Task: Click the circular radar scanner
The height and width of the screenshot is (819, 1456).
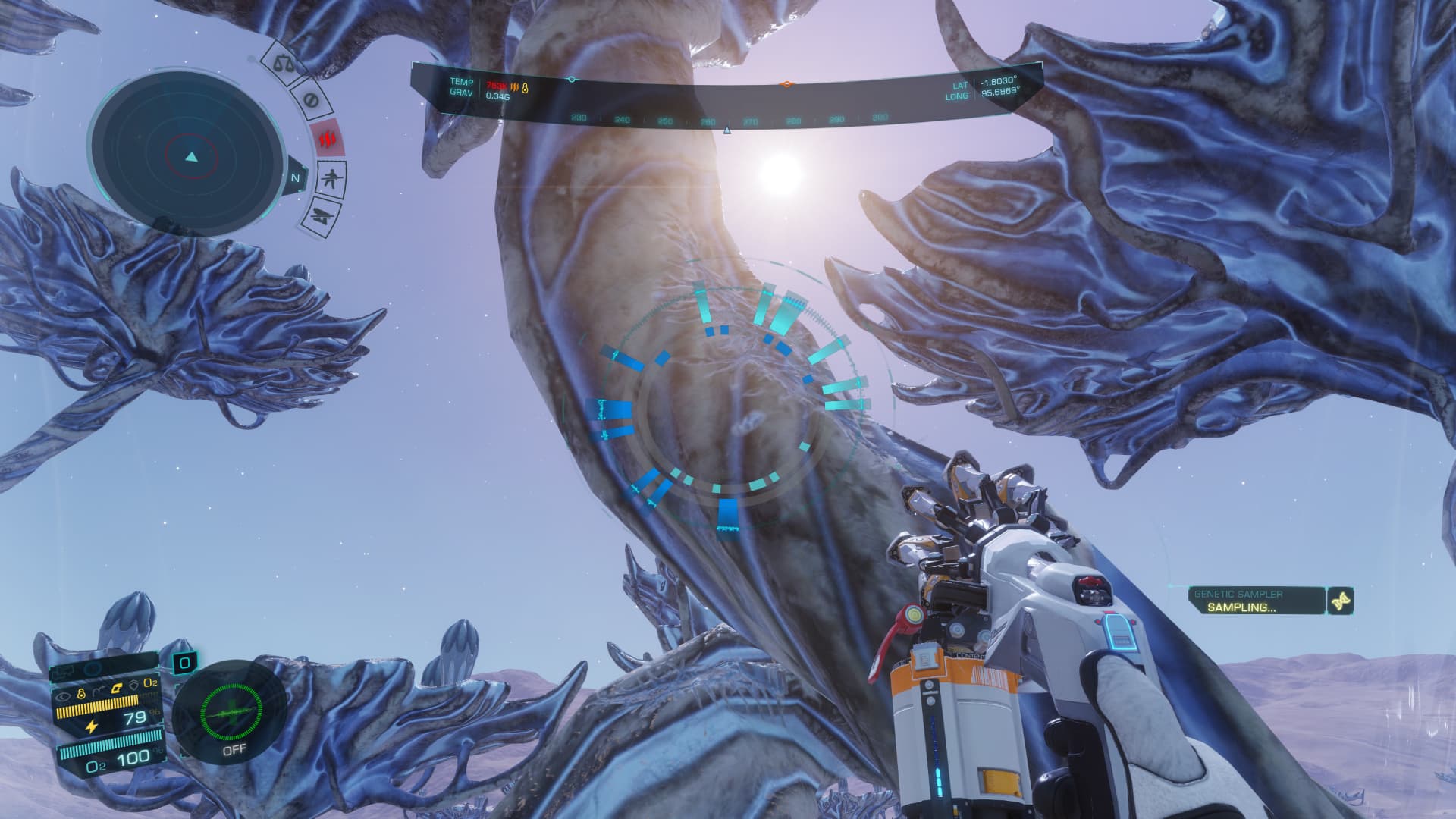Action: coord(191,157)
